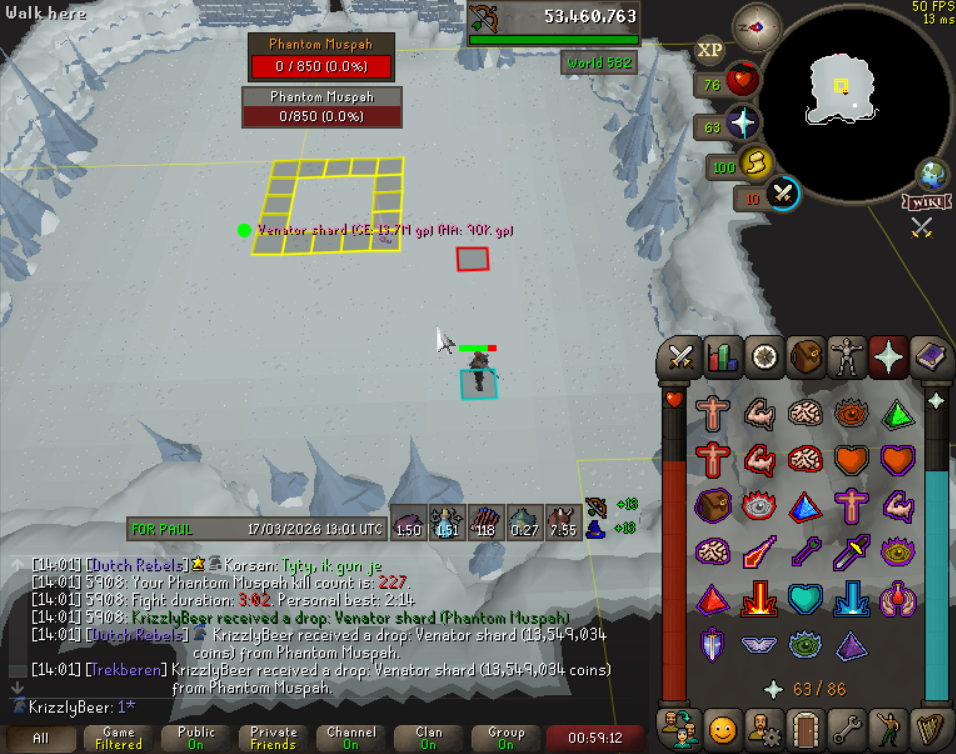
Task: Switch chat view to All
Action: (40, 738)
